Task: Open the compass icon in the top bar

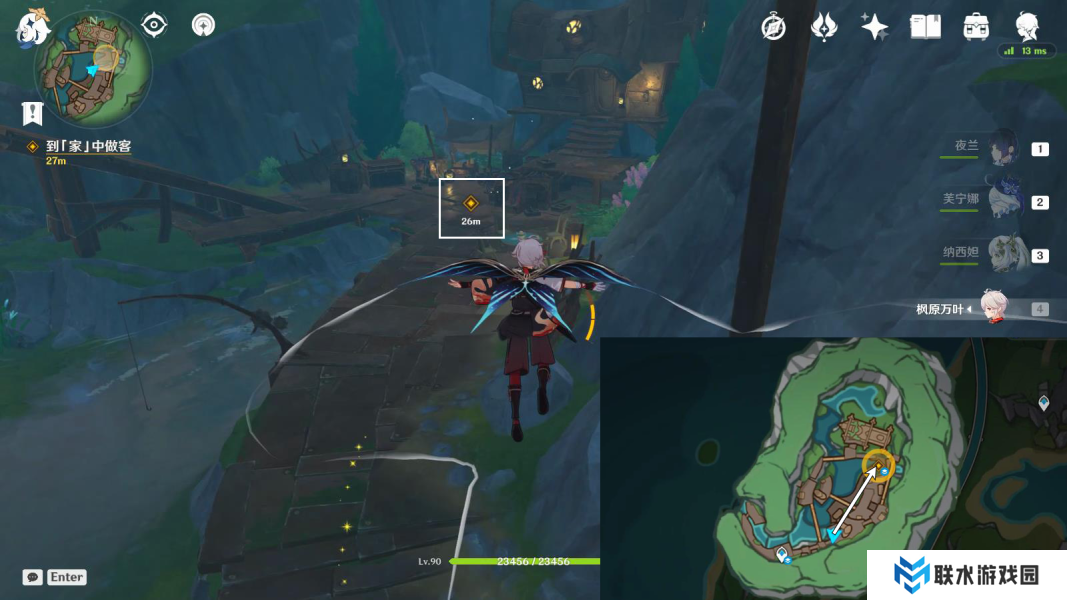Action: 773,27
